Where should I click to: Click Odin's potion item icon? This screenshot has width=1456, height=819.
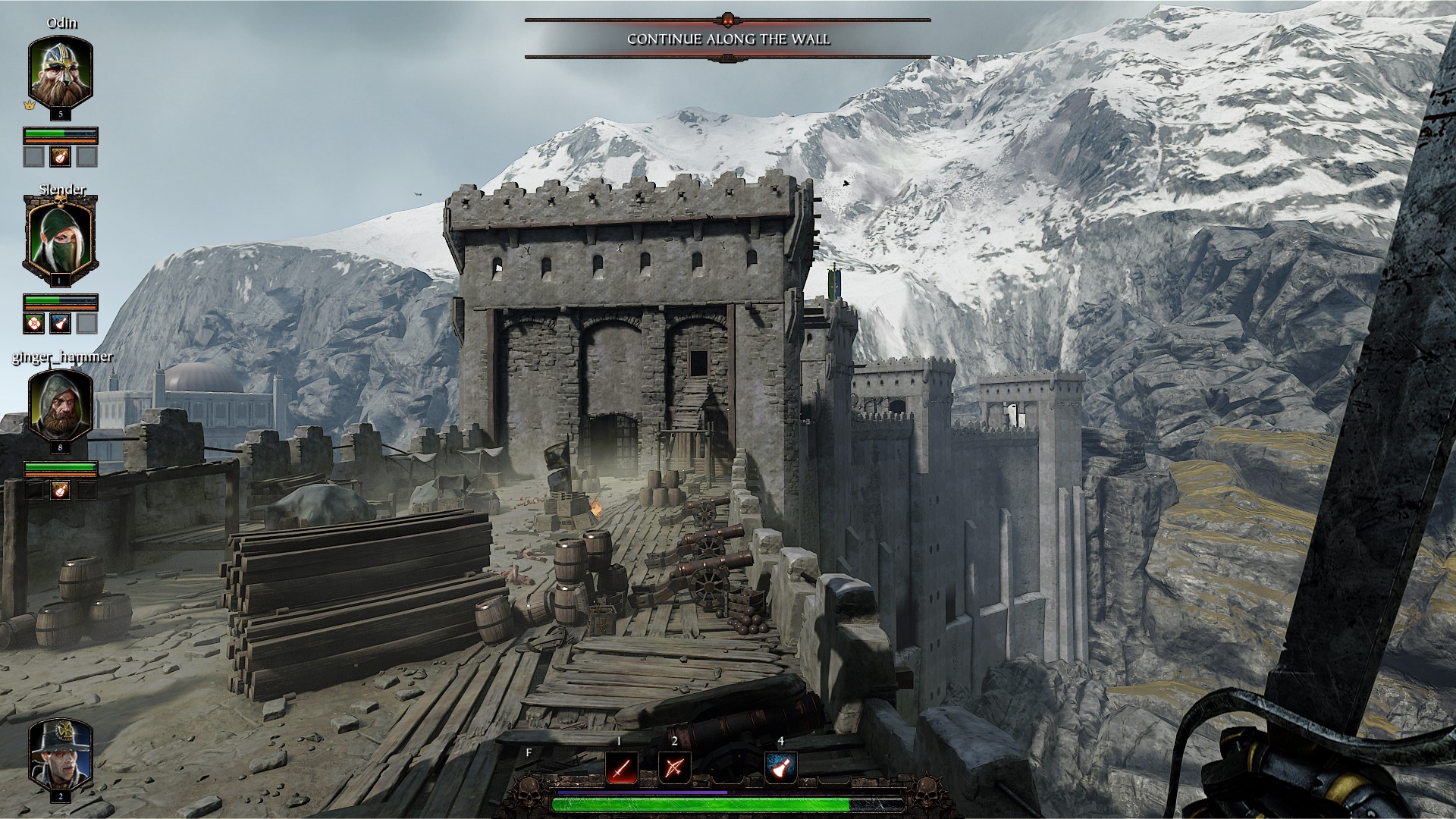coord(61,157)
